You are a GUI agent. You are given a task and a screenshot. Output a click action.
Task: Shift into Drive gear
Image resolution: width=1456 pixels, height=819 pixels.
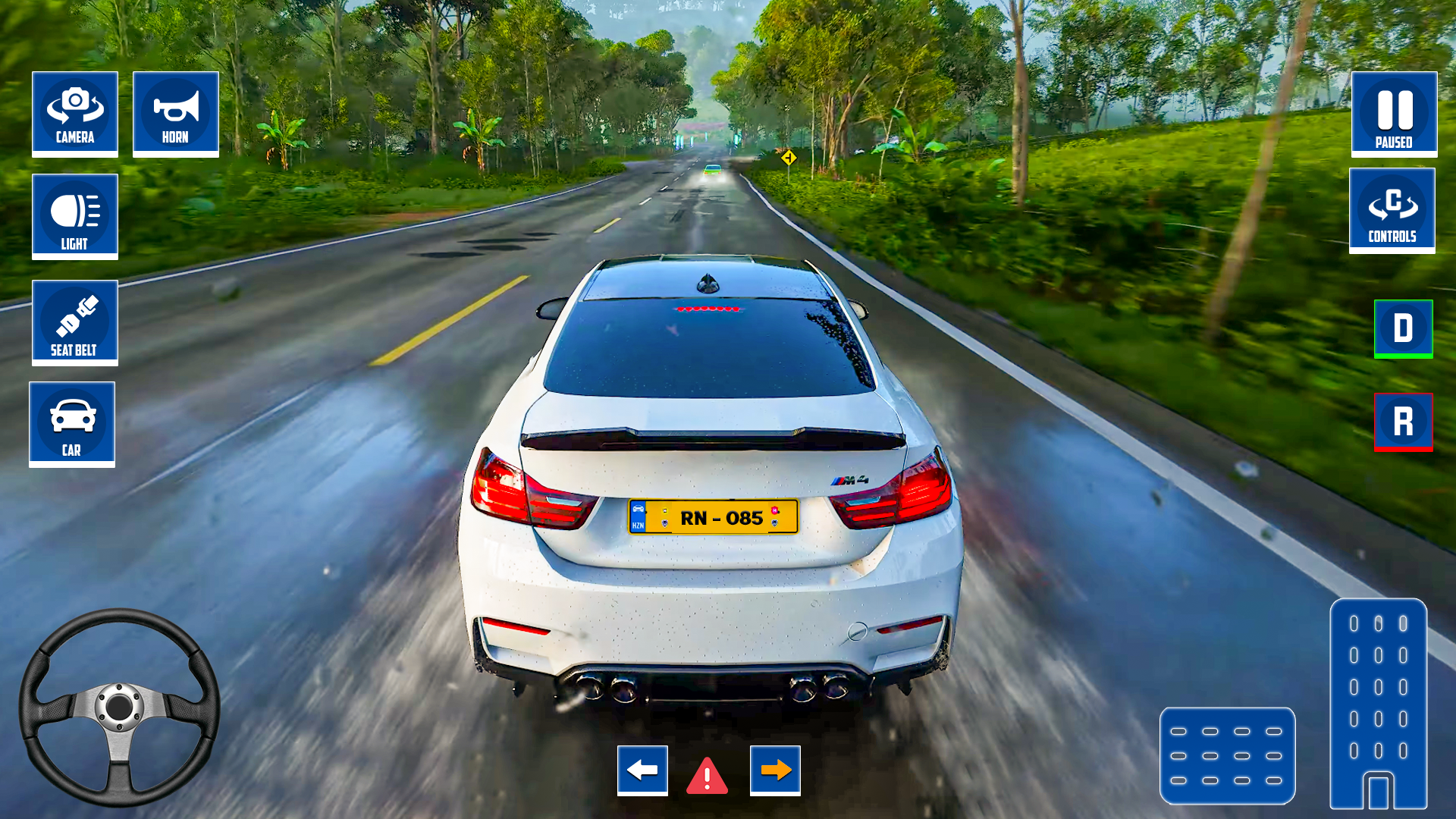pyautogui.click(x=1403, y=328)
